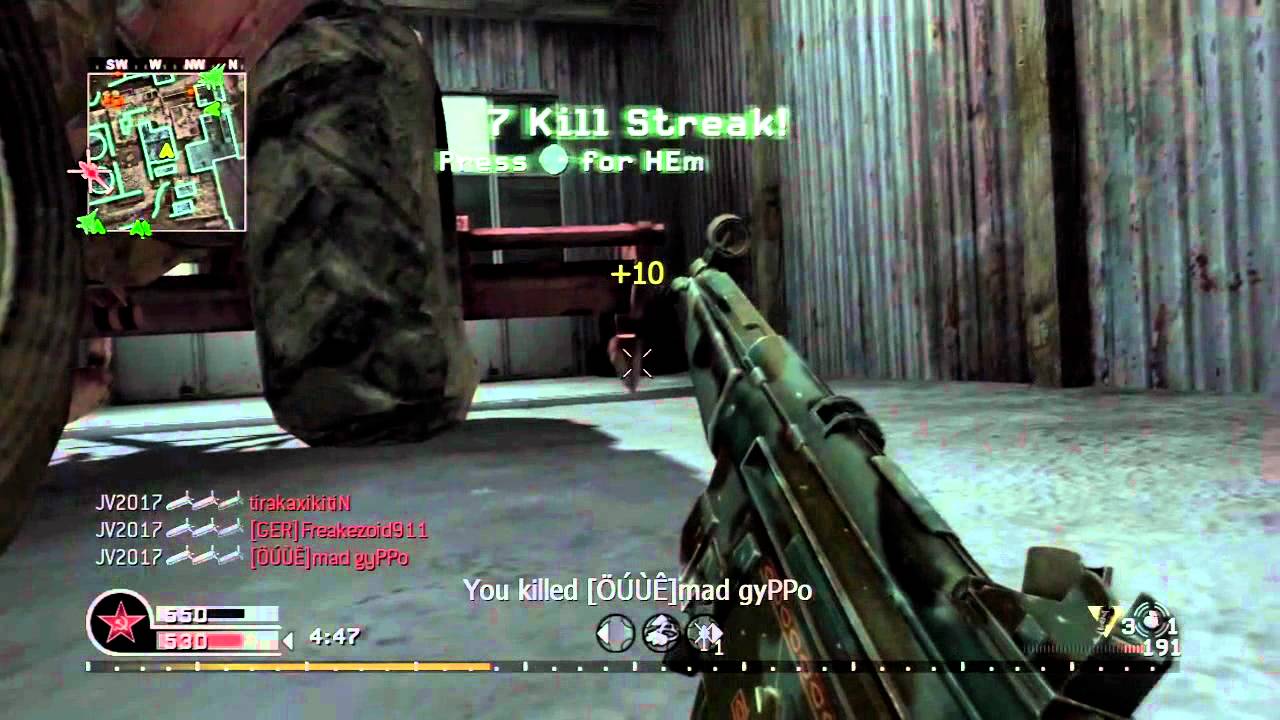Click the circle button prompt for helicopter
Screen dimensions: 1280x720
553,161
